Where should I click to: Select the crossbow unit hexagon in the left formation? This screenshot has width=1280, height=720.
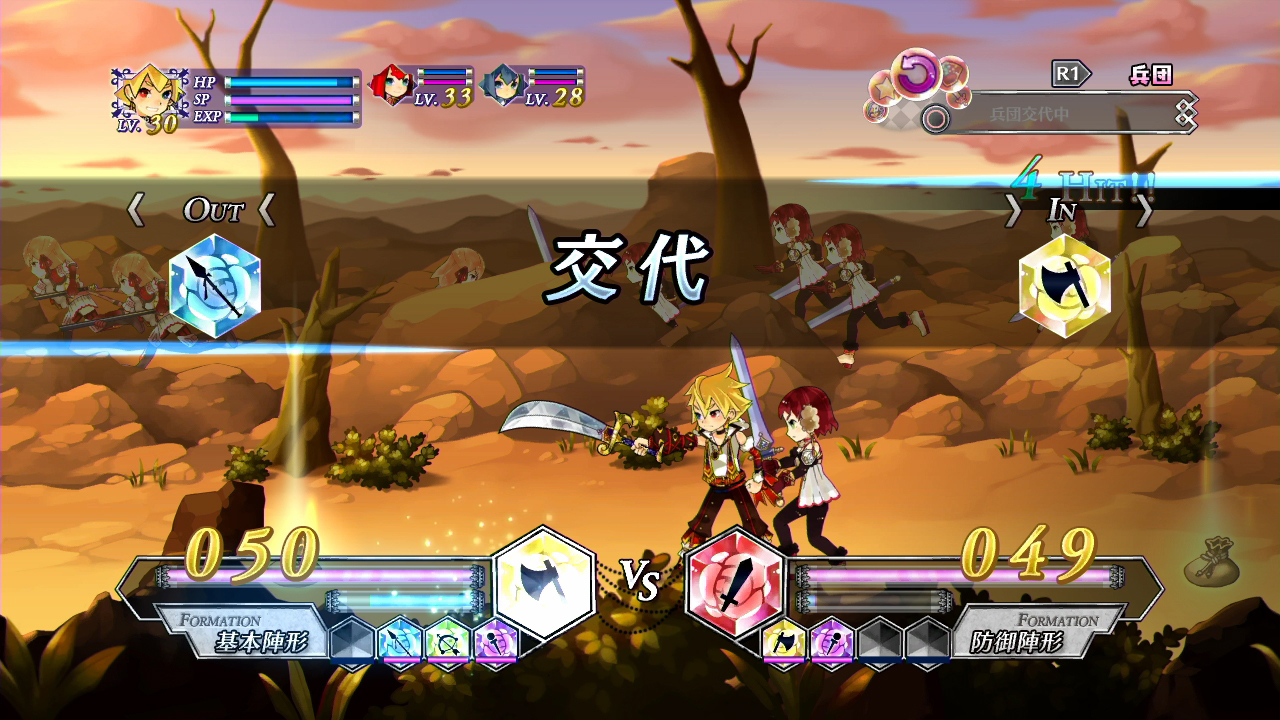[446, 642]
